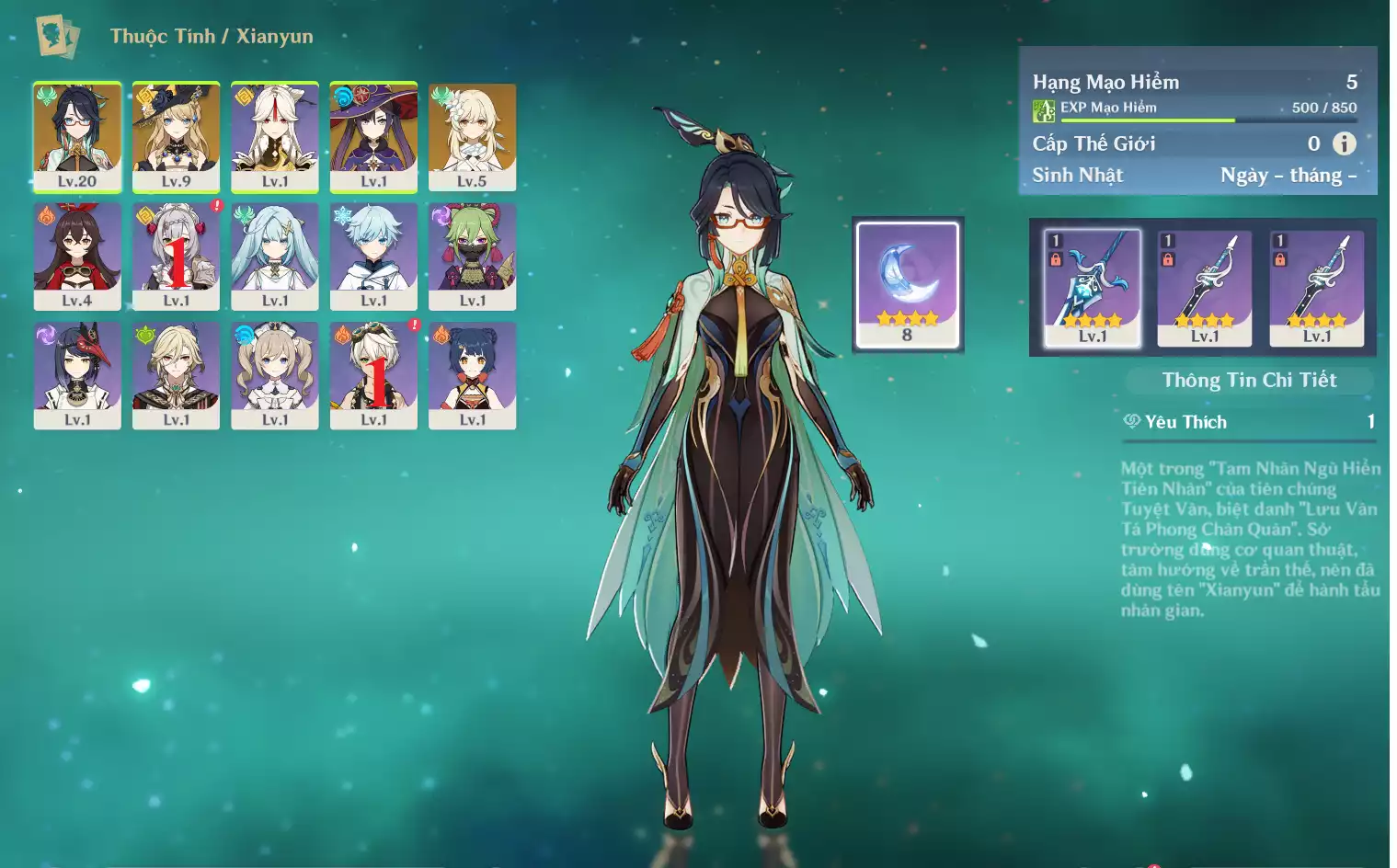Choose Amber's Lv.4 character card

click(x=77, y=256)
